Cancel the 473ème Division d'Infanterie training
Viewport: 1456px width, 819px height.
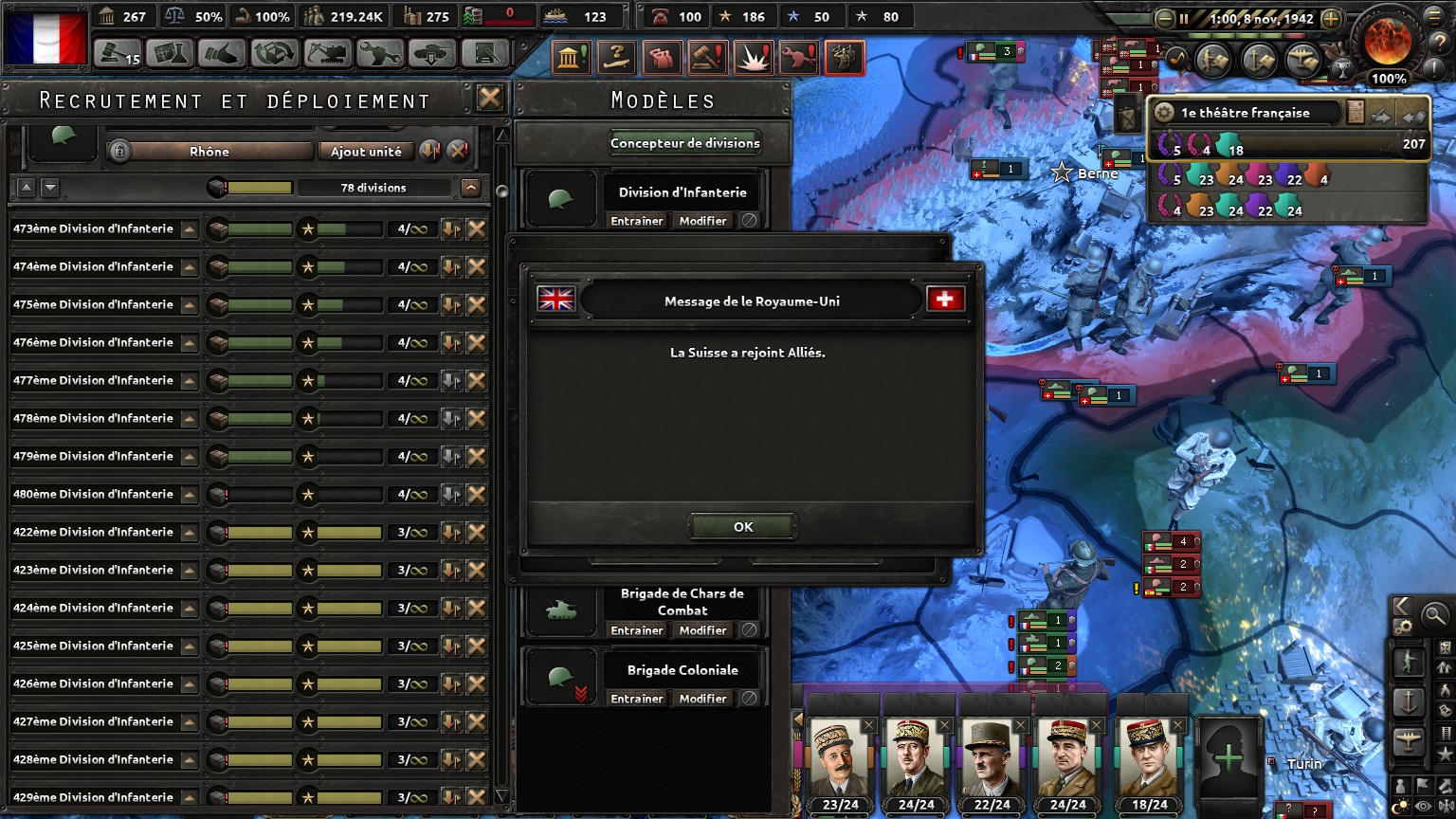[477, 228]
